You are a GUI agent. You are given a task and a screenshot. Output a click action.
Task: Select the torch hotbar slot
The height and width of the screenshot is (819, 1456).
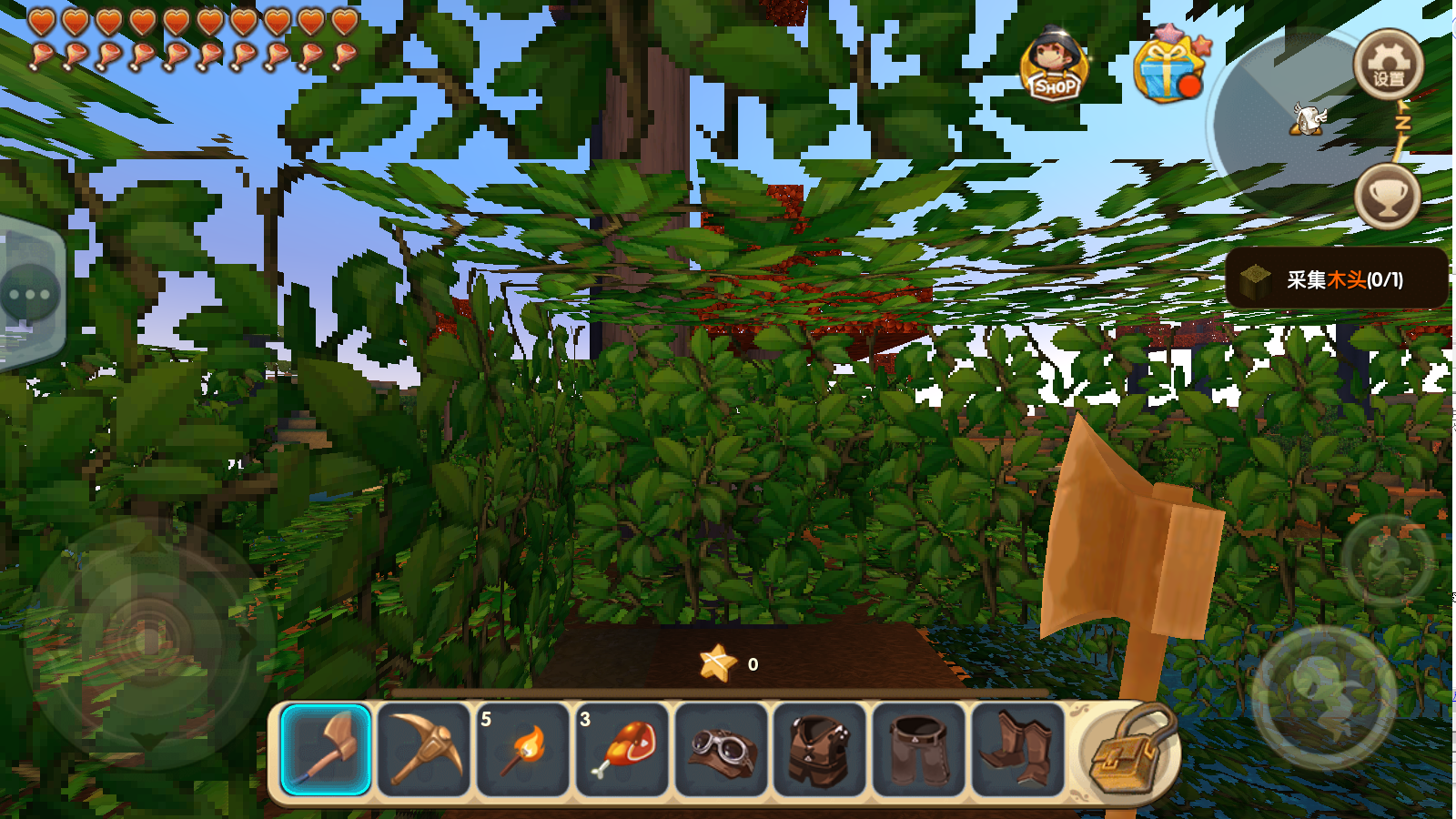[523, 750]
